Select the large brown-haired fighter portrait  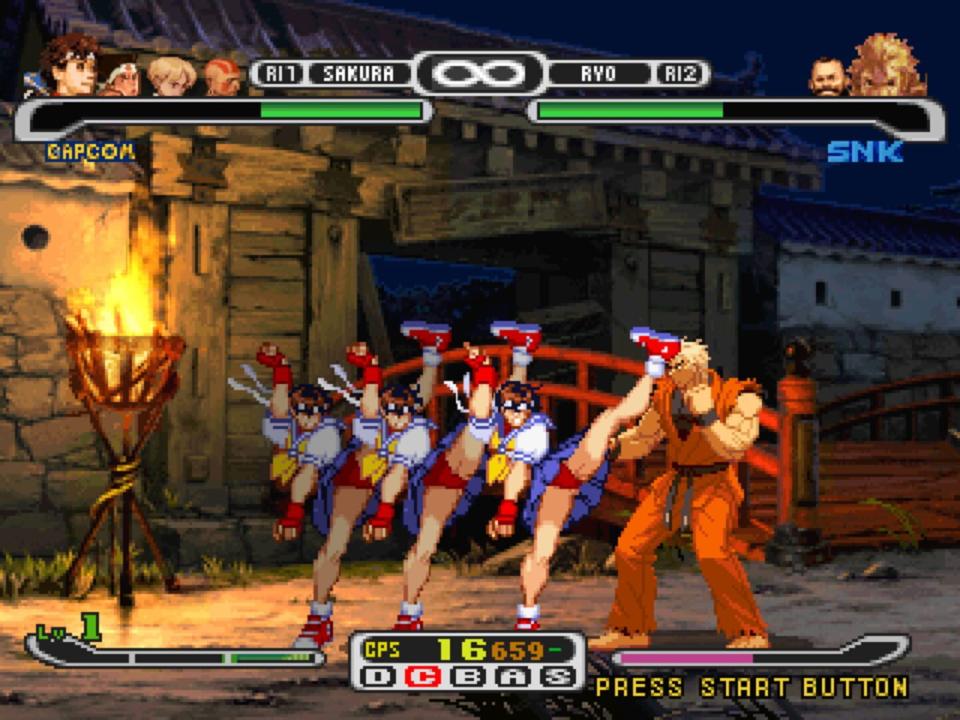(x=70, y=66)
